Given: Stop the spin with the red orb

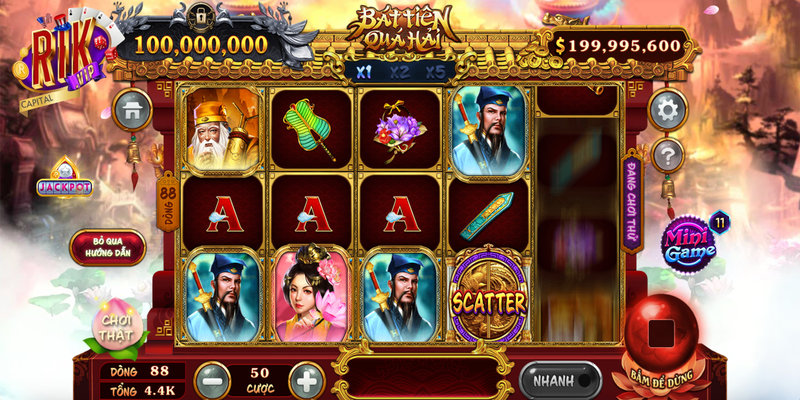Looking at the screenshot, I should [662, 333].
